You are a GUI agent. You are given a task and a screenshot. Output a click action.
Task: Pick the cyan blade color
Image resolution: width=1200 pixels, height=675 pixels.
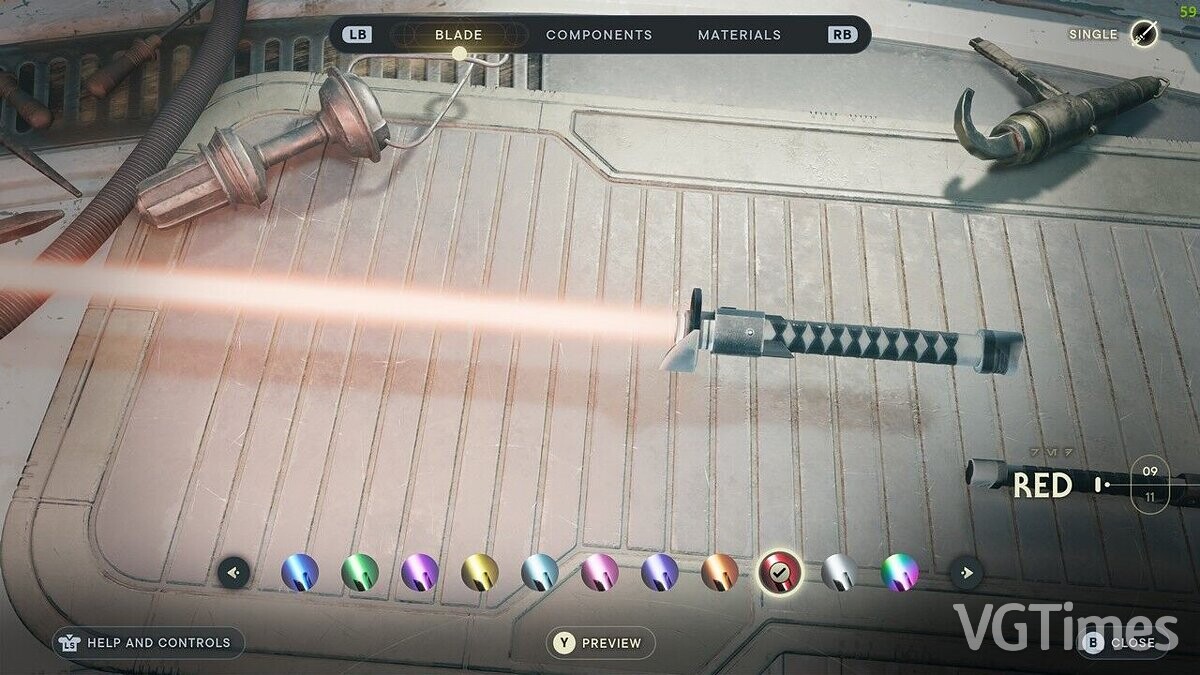(540, 572)
